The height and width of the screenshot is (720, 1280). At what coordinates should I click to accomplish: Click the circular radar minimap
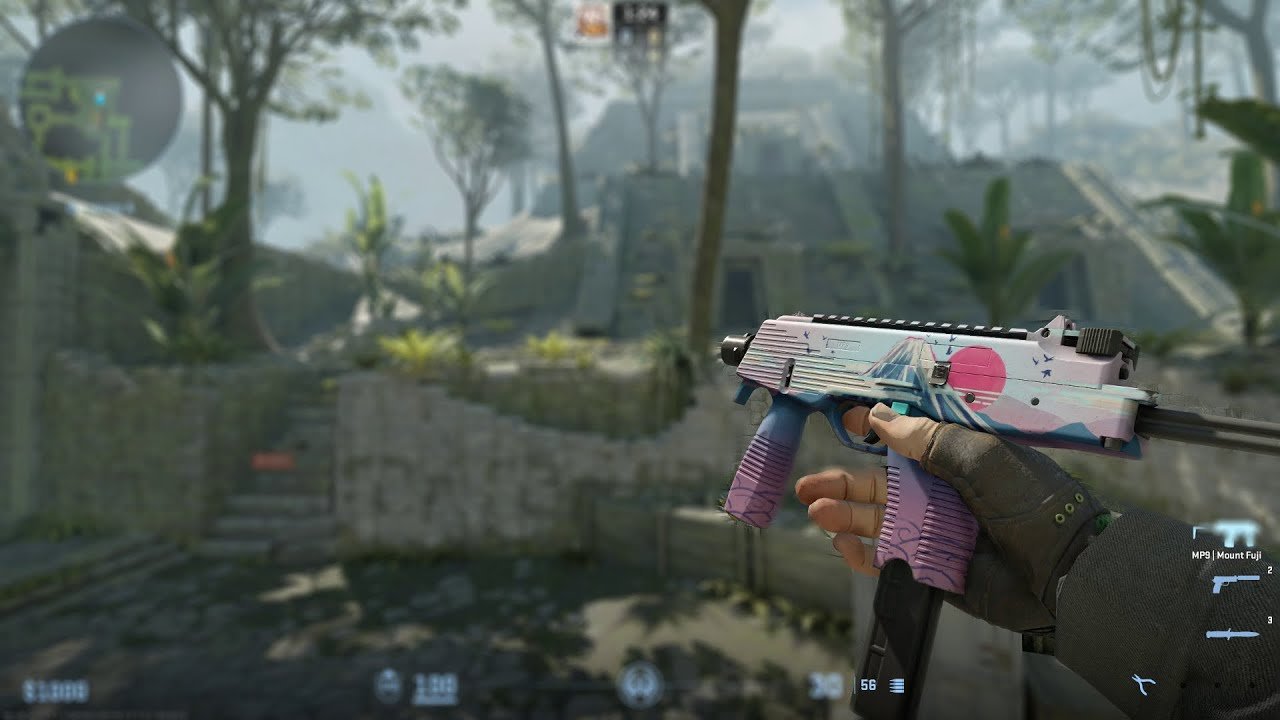[100, 100]
